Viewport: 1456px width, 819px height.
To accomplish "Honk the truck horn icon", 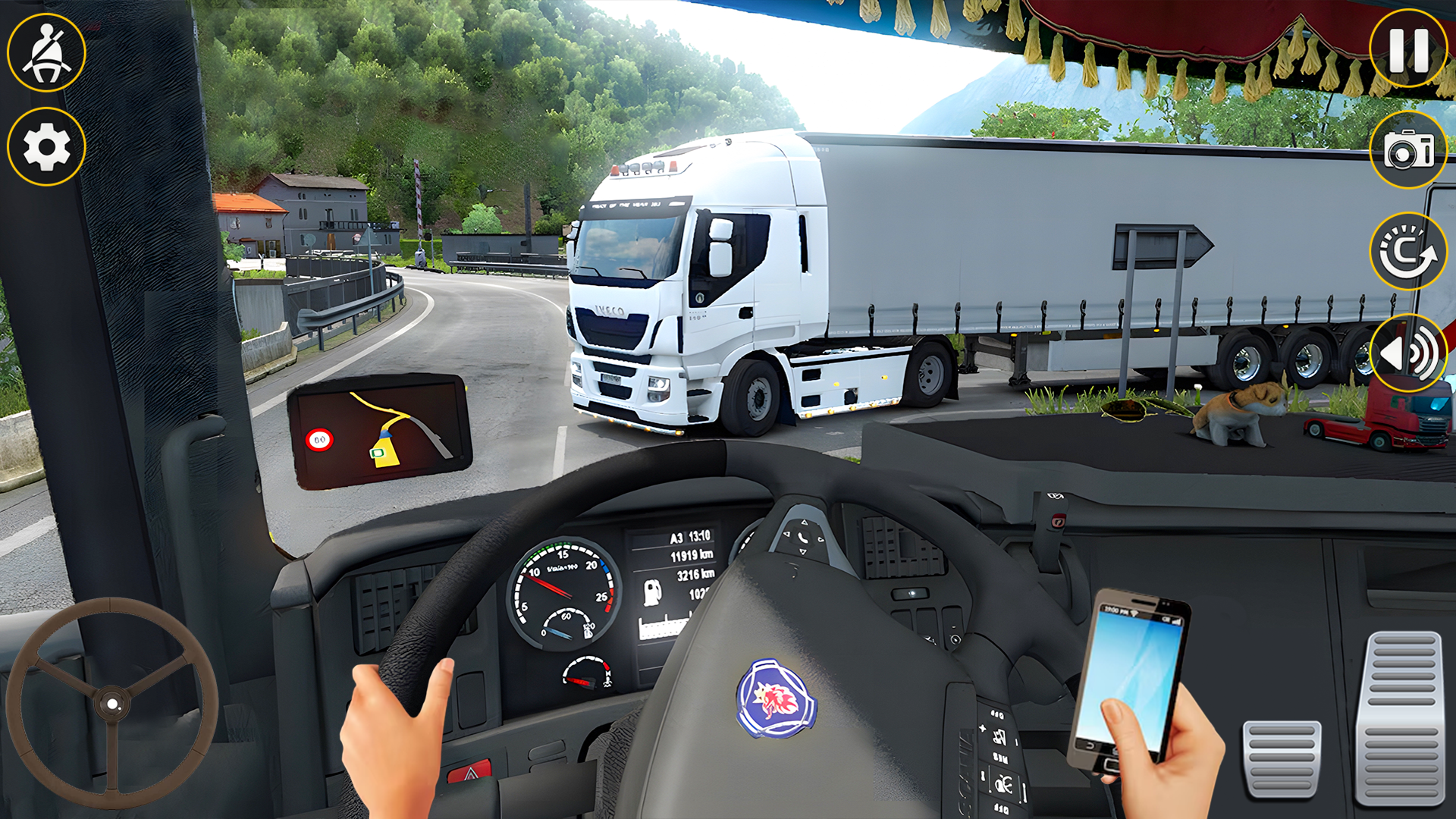I will tap(1409, 353).
